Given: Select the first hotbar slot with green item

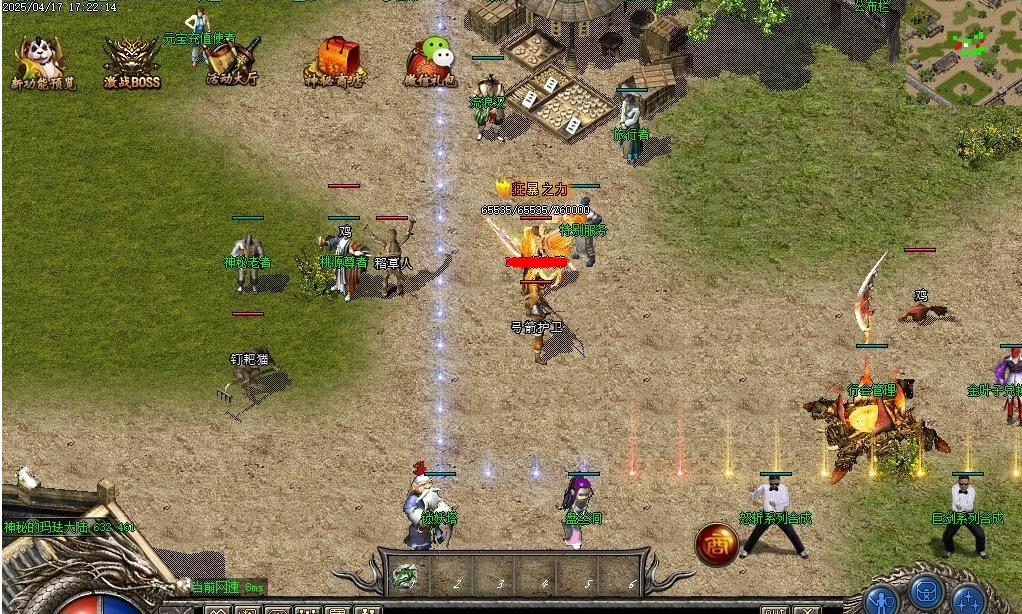Looking at the screenshot, I should click(x=405, y=576).
